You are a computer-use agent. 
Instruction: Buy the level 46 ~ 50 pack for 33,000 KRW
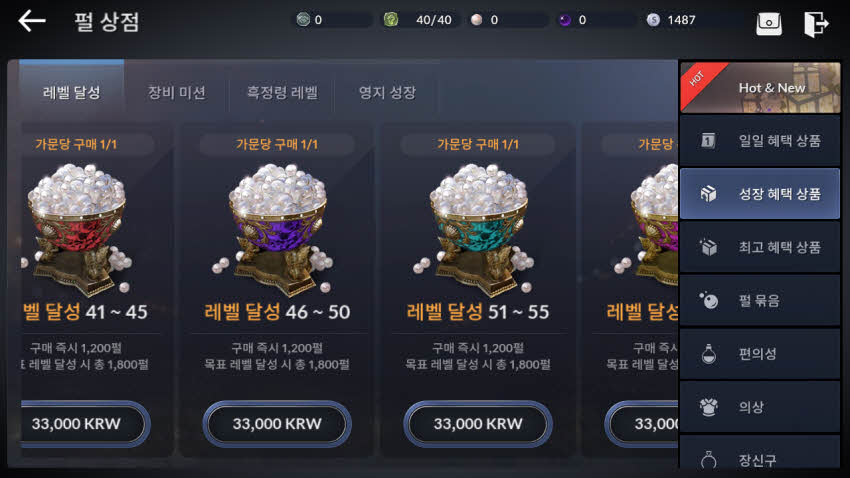pos(277,424)
